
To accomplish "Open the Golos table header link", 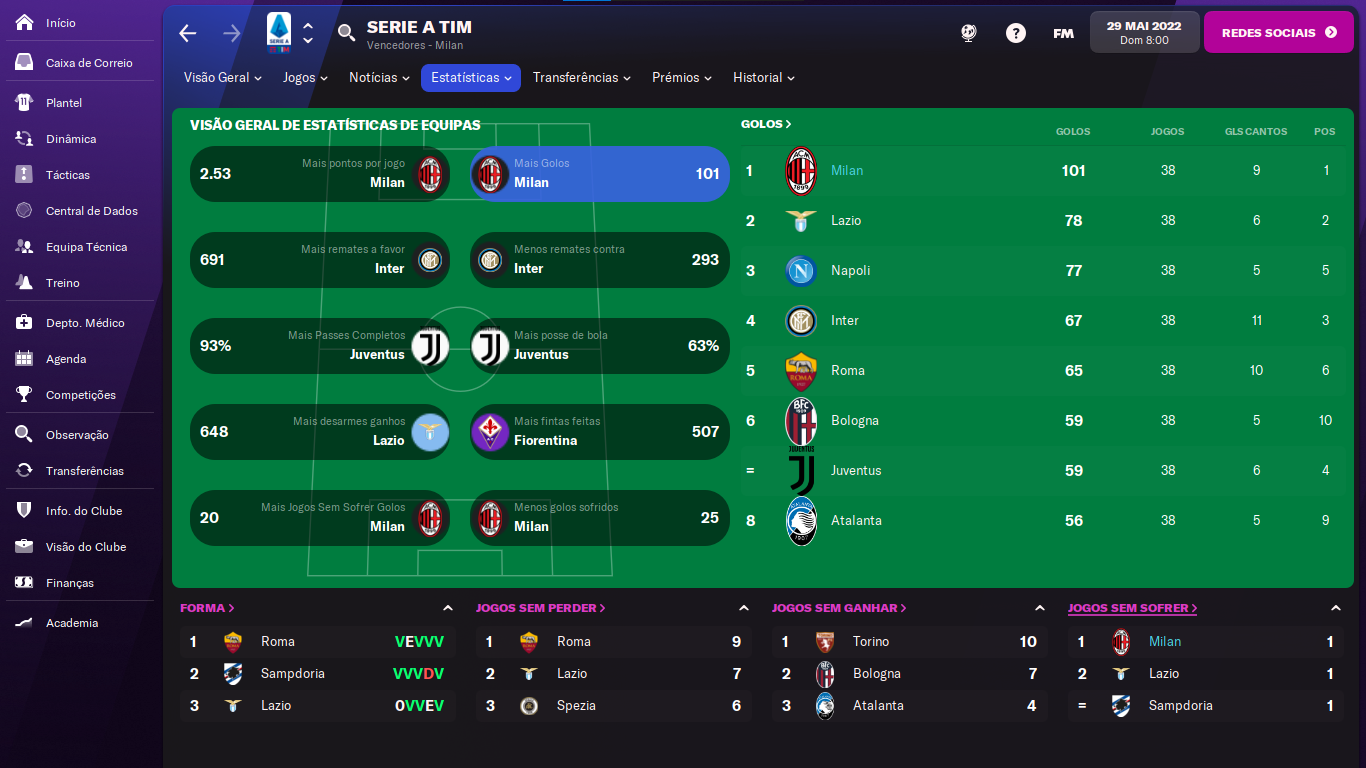I will (766, 124).
